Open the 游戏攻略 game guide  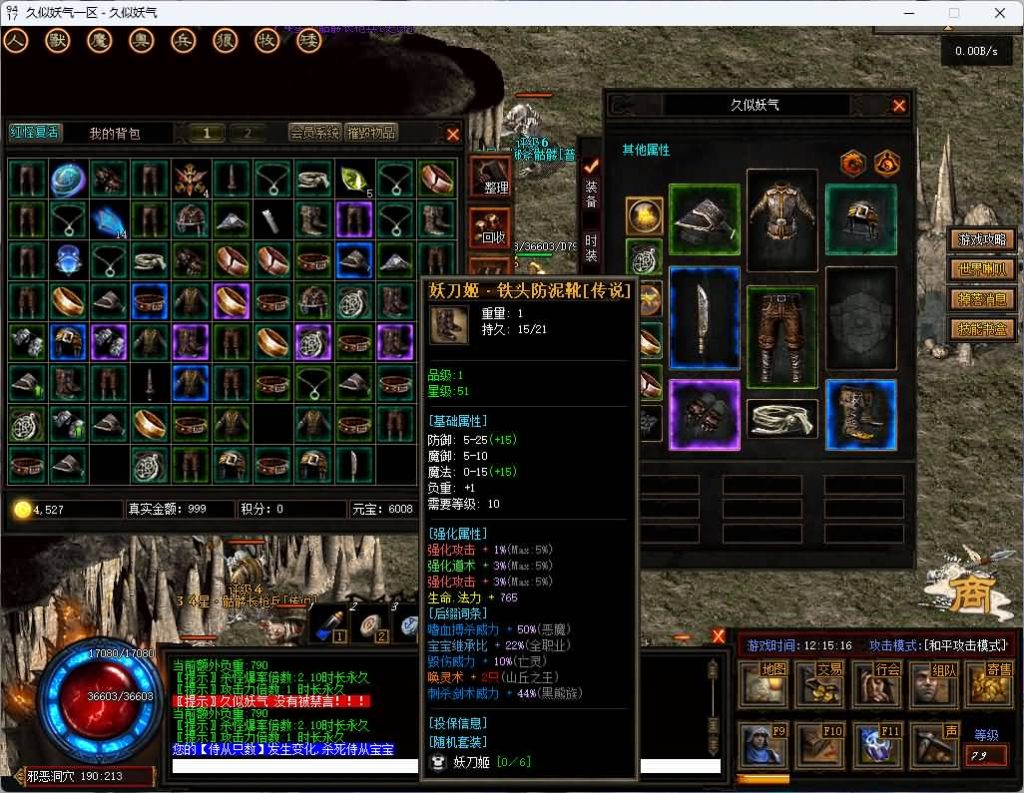(982, 240)
